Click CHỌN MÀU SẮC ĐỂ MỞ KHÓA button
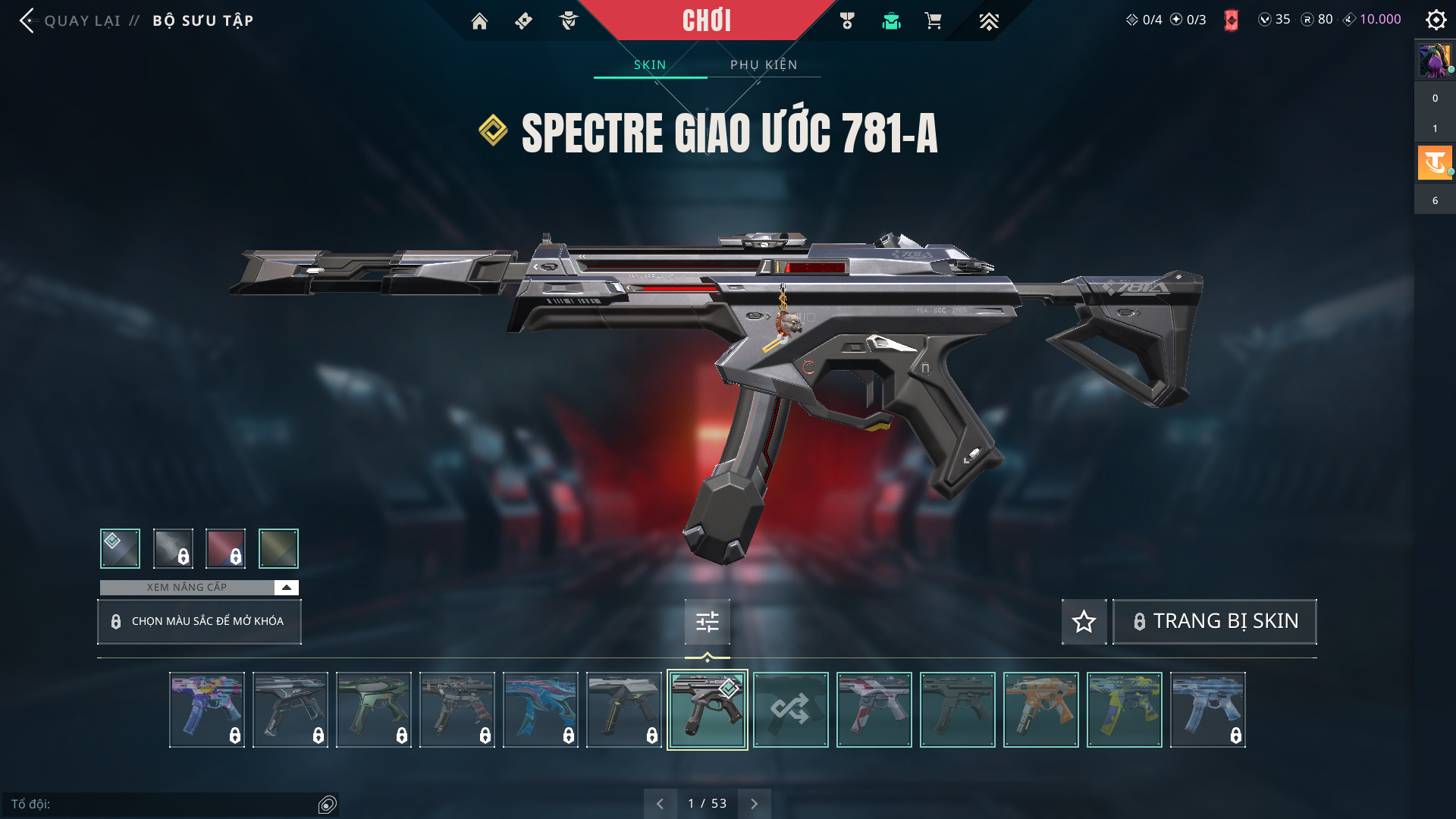This screenshot has width=1456, height=819. tap(199, 622)
